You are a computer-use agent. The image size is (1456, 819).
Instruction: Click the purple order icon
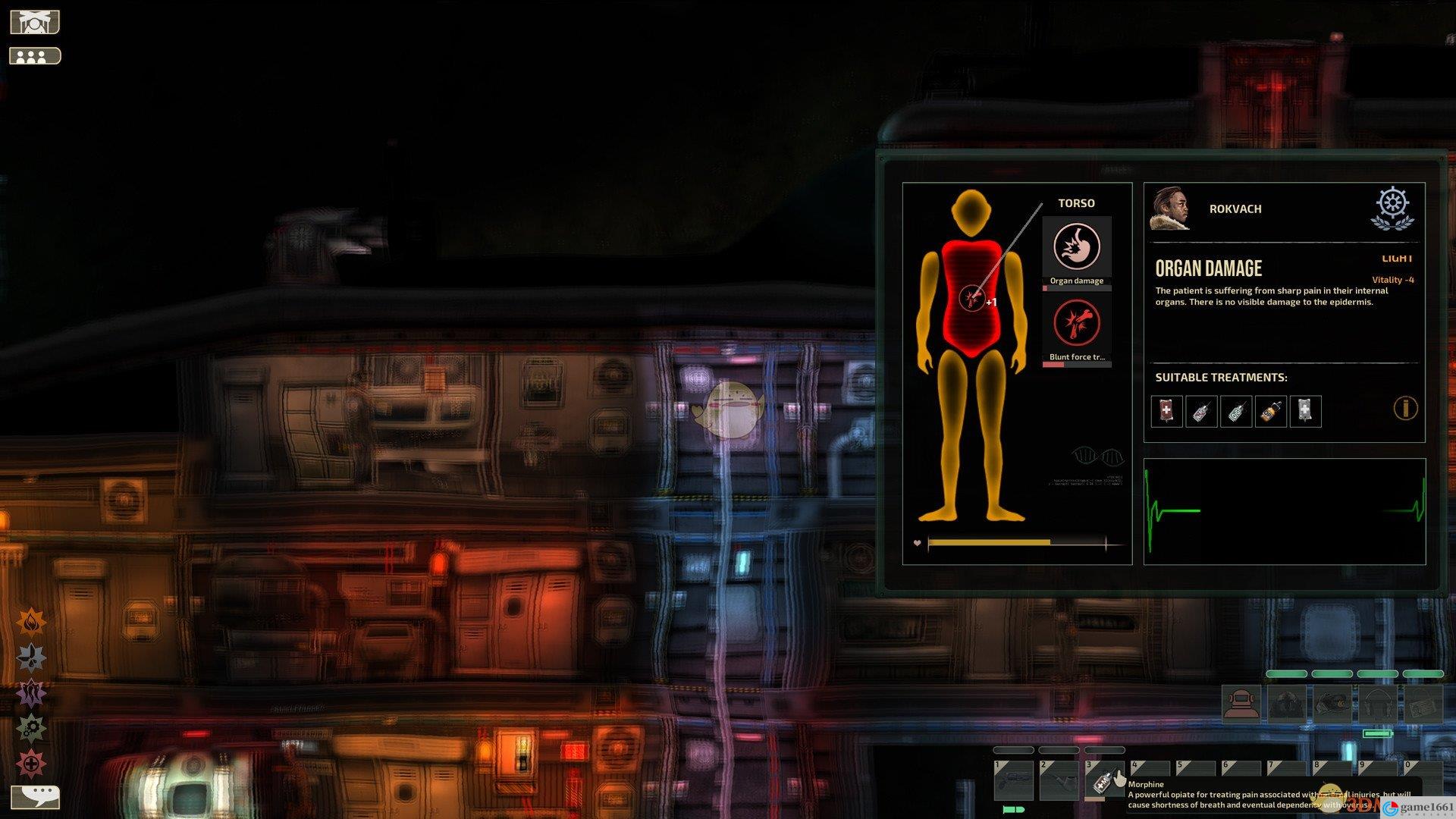tap(31, 693)
